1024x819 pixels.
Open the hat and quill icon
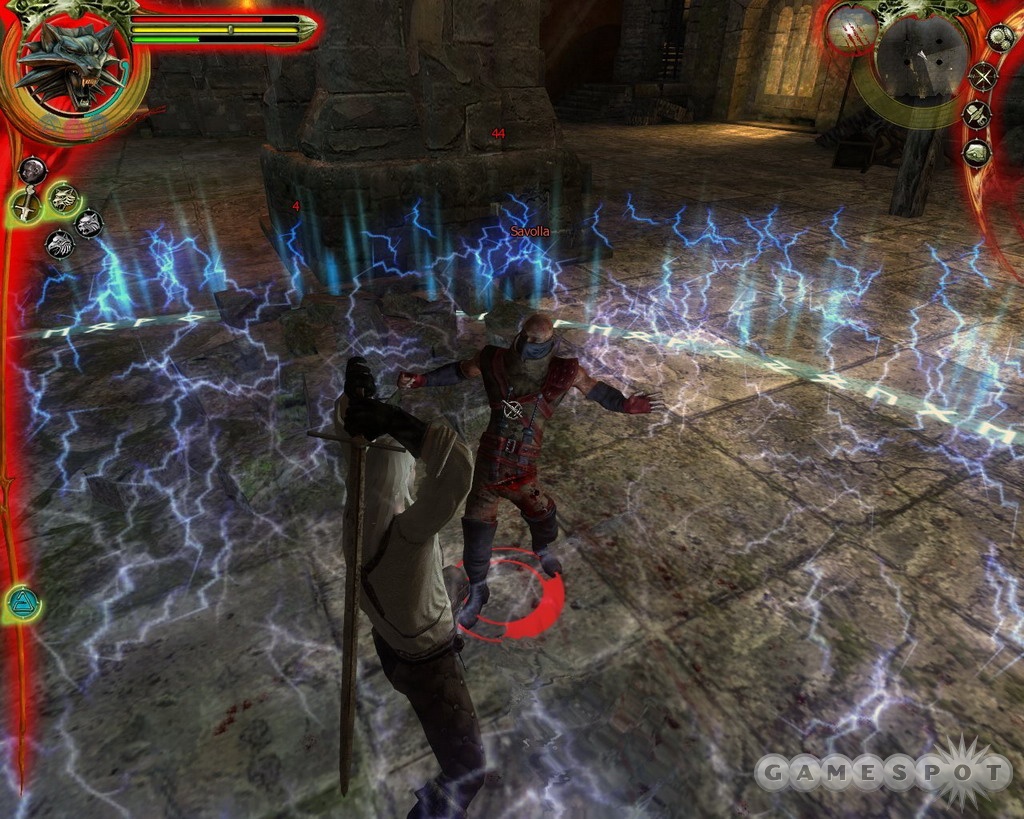[977, 114]
